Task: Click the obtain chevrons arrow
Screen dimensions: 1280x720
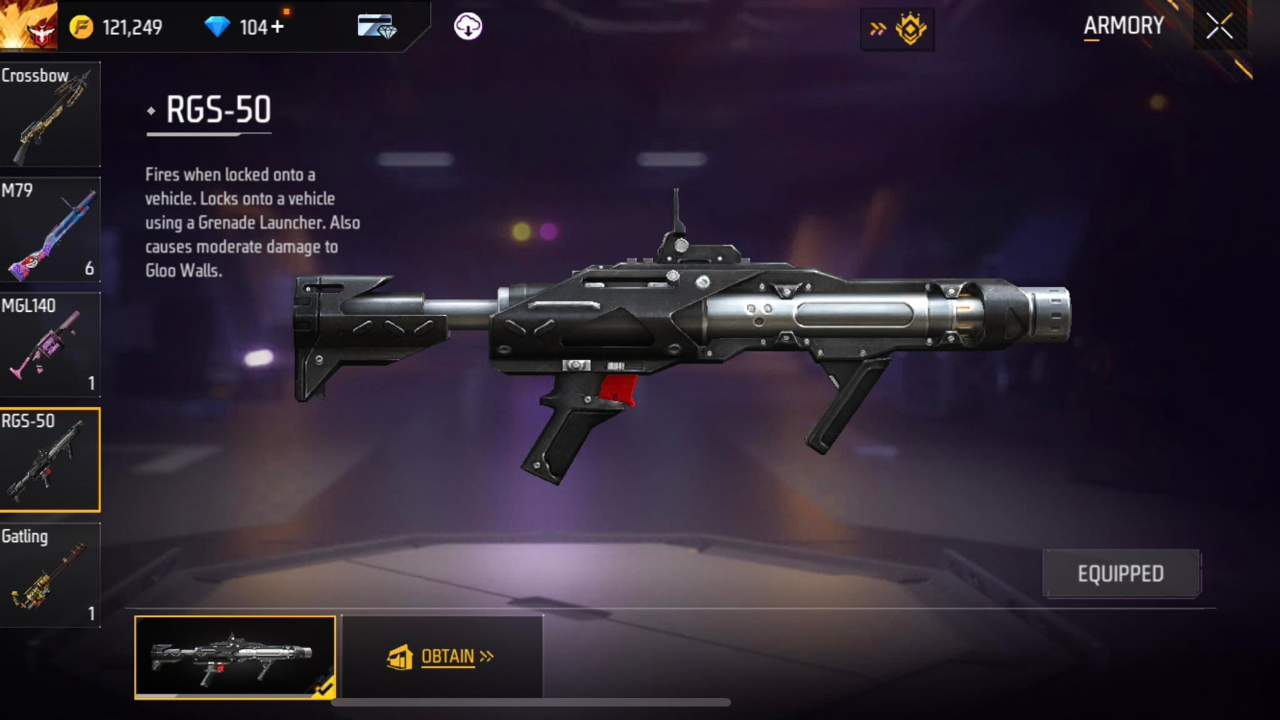Action: (487, 656)
